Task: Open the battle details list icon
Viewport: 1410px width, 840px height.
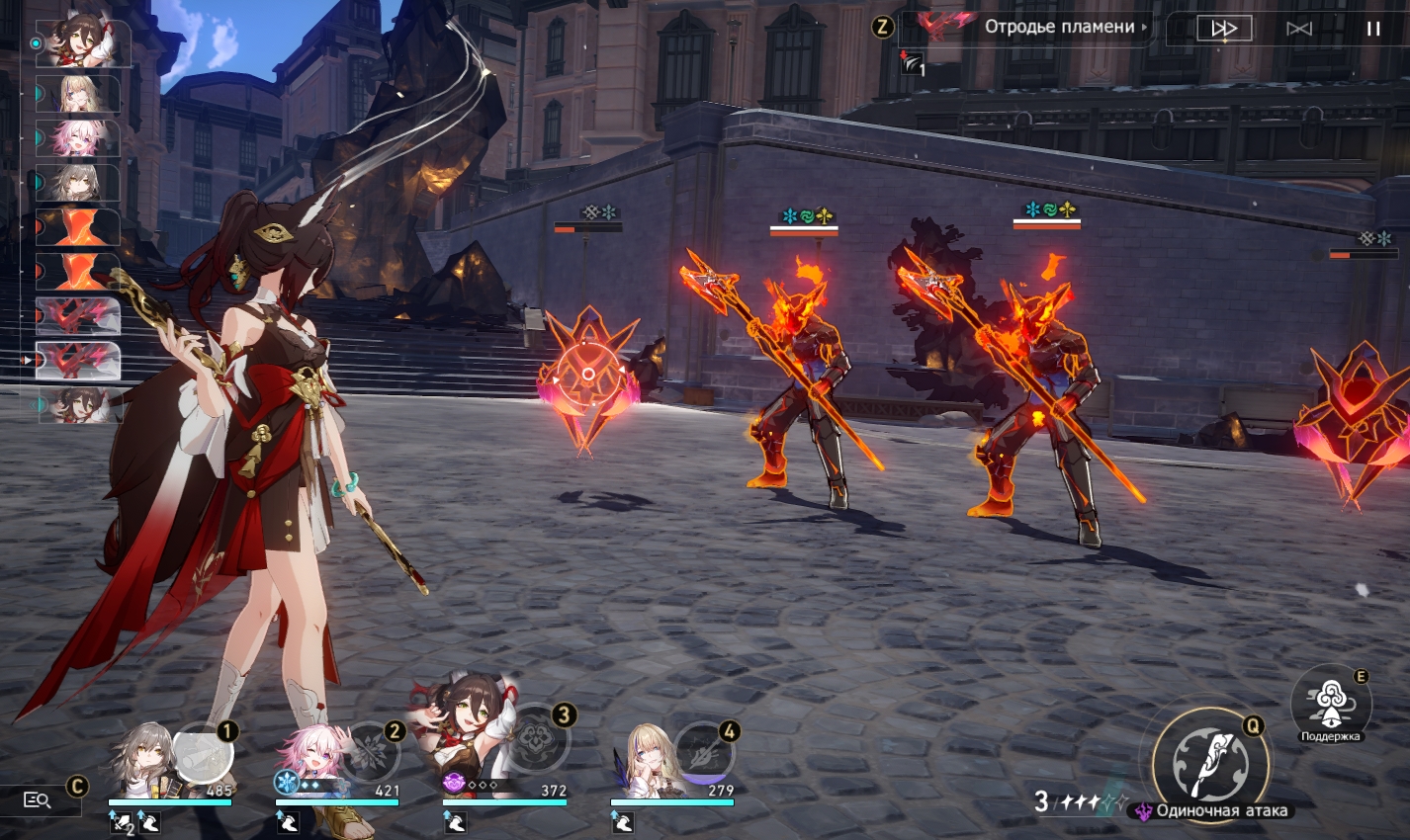Action: pos(38,799)
